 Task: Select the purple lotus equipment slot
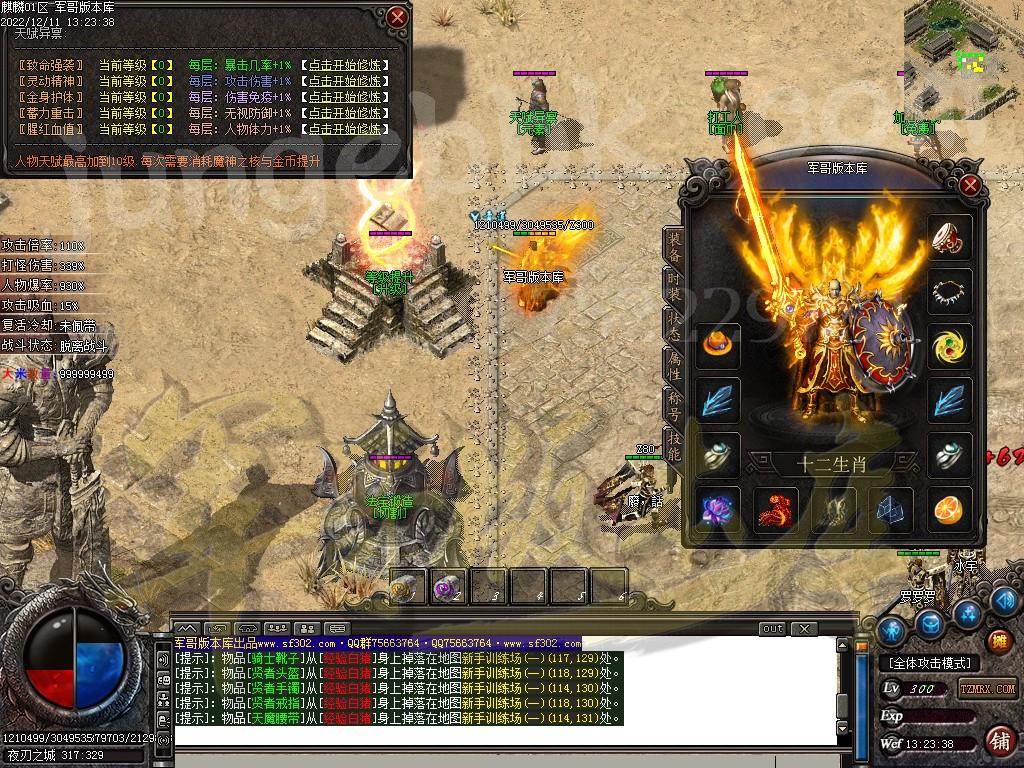(719, 510)
